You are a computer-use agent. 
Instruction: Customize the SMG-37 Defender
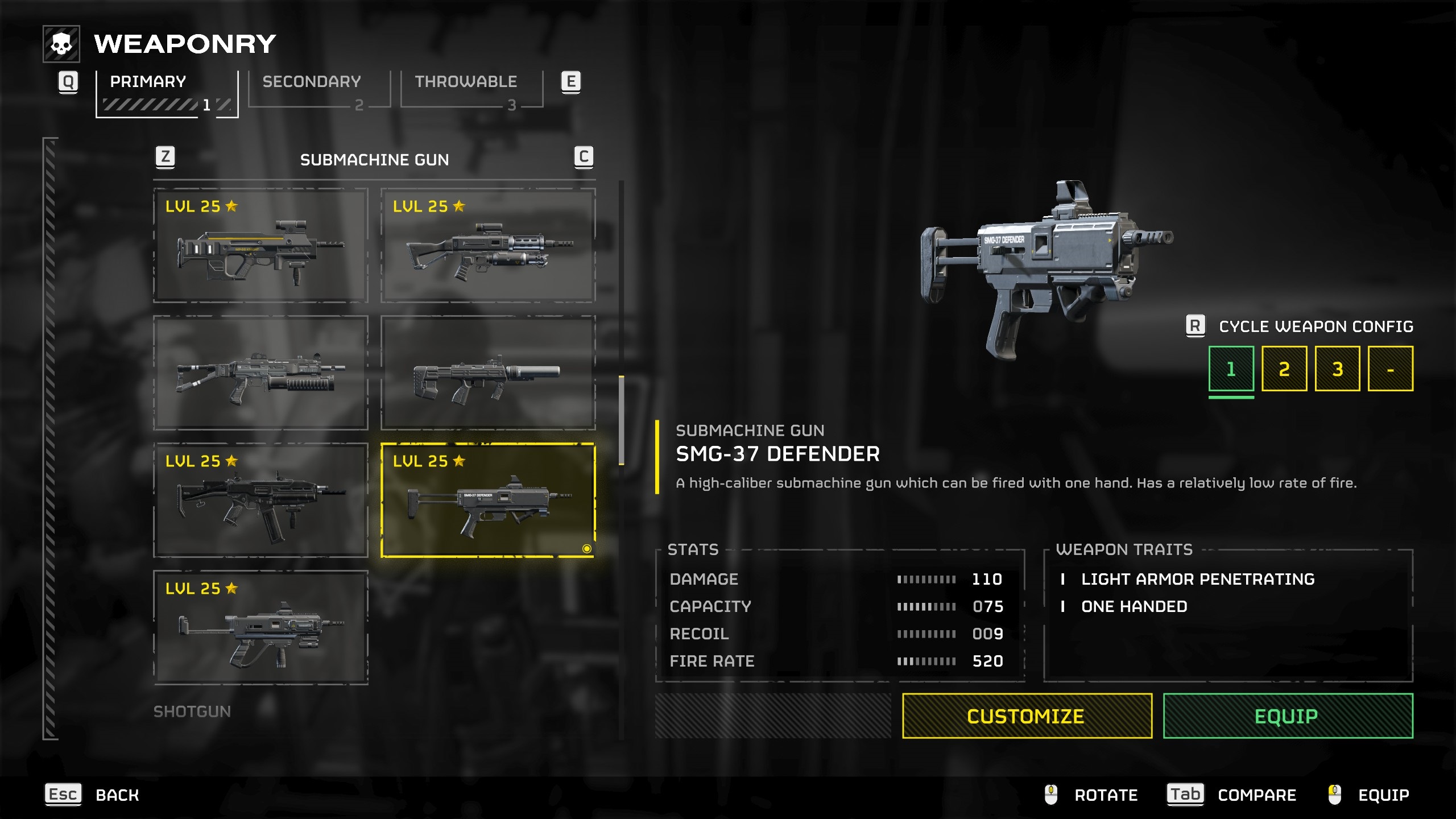(1027, 715)
